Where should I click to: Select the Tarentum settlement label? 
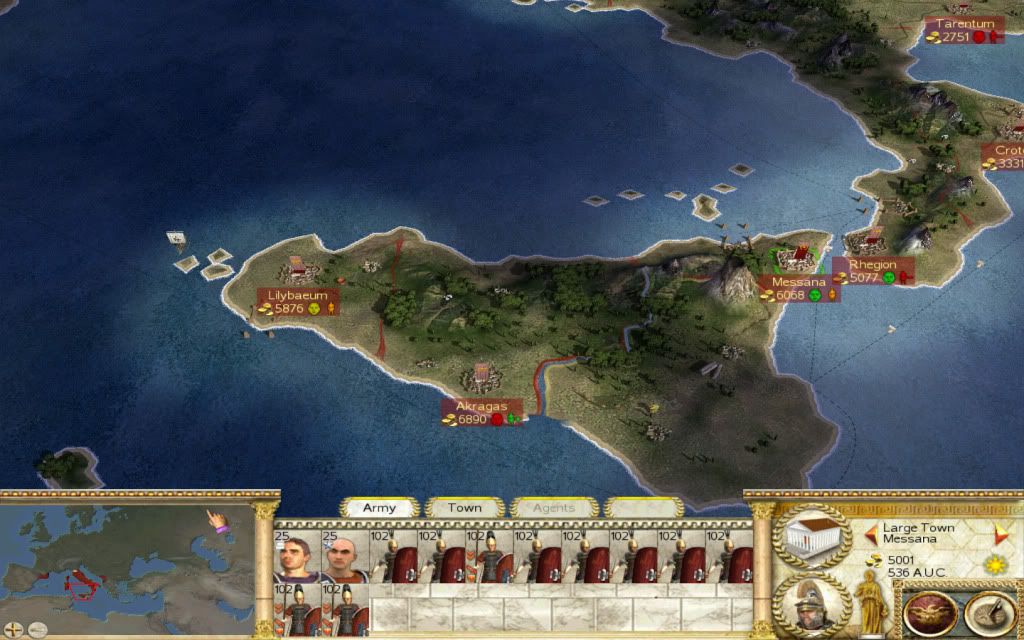point(964,24)
